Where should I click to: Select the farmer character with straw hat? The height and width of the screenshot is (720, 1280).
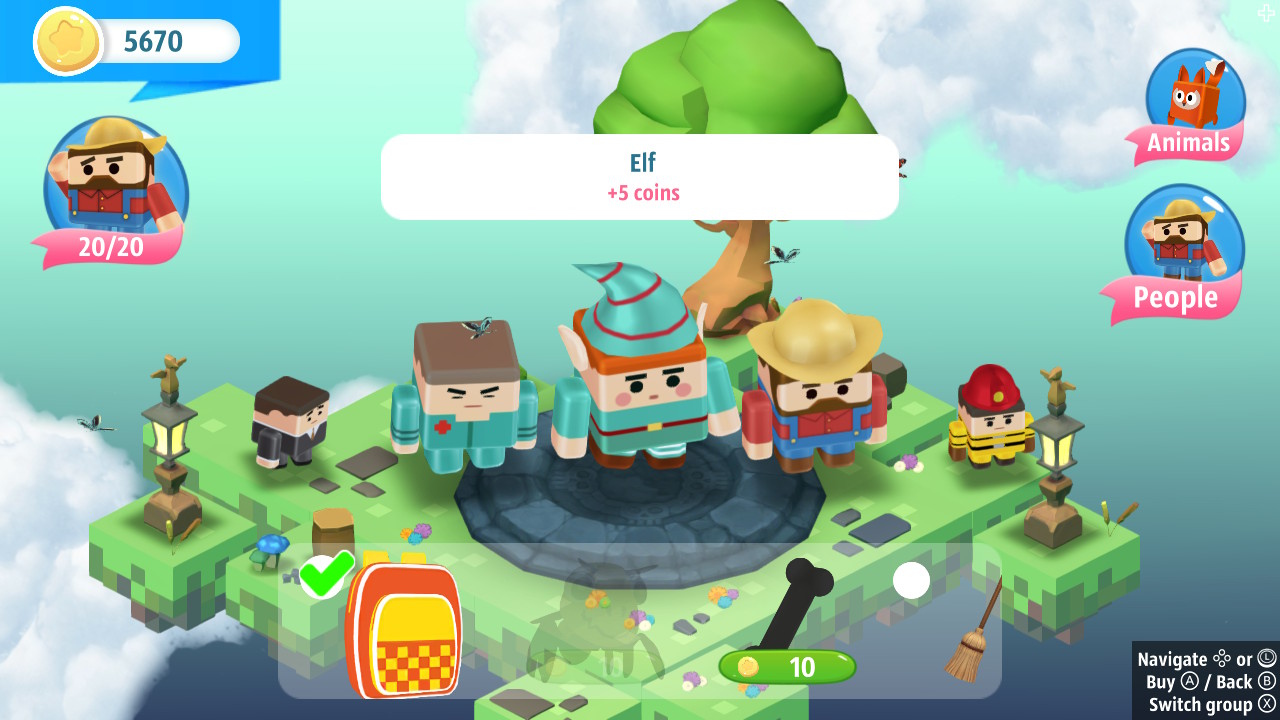(820, 400)
